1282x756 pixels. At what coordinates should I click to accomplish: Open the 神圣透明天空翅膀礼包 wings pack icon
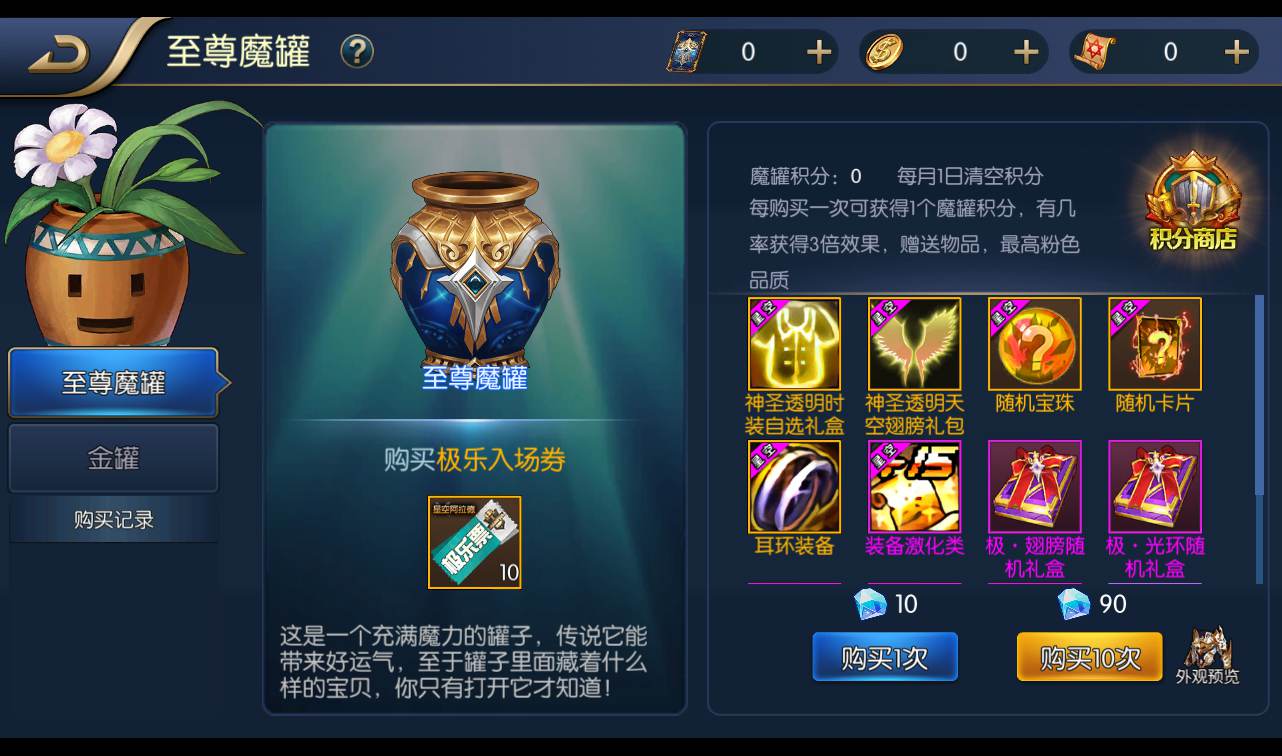914,344
